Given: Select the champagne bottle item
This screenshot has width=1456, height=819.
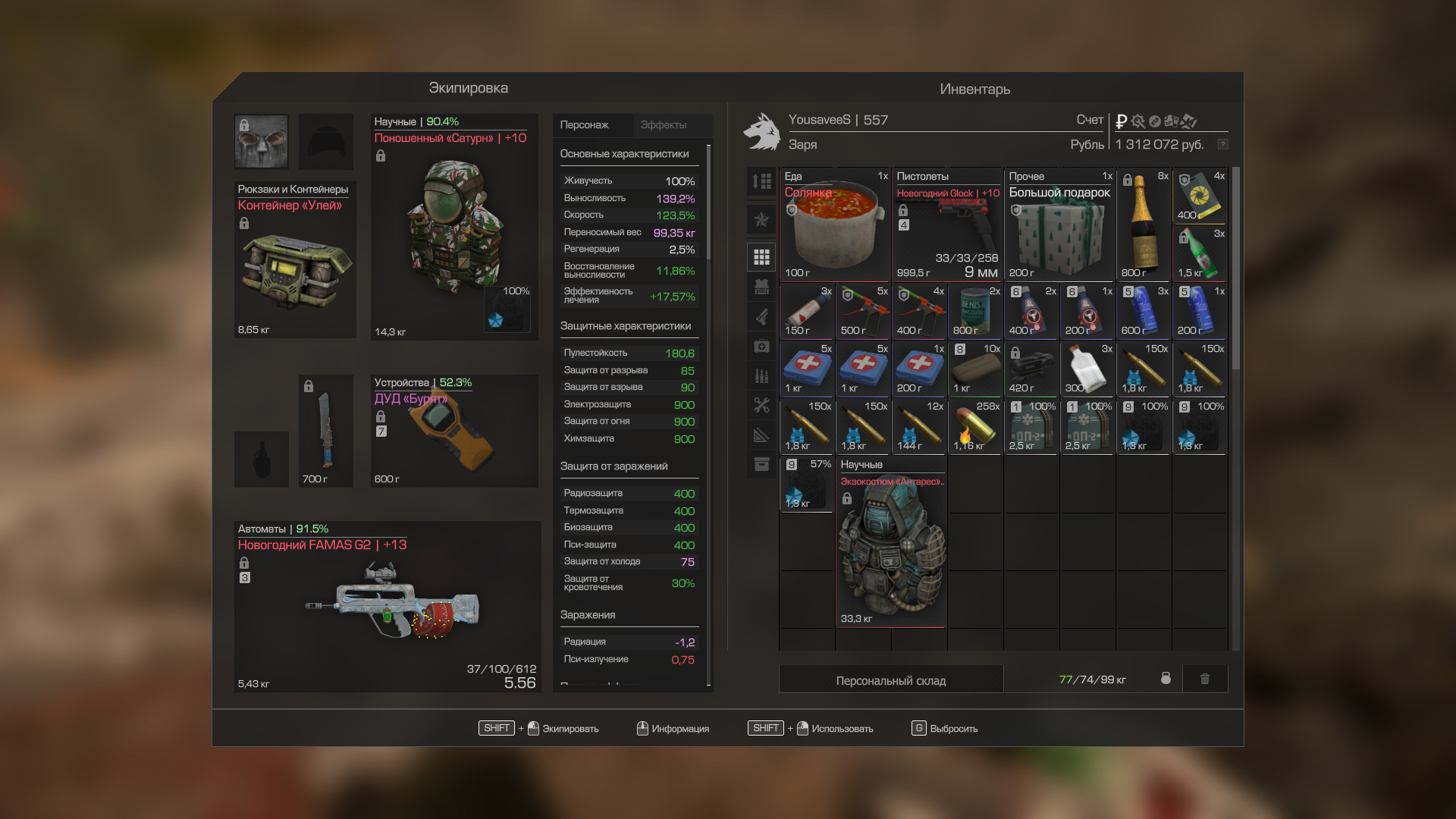Looking at the screenshot, I should pos(1144,225).
